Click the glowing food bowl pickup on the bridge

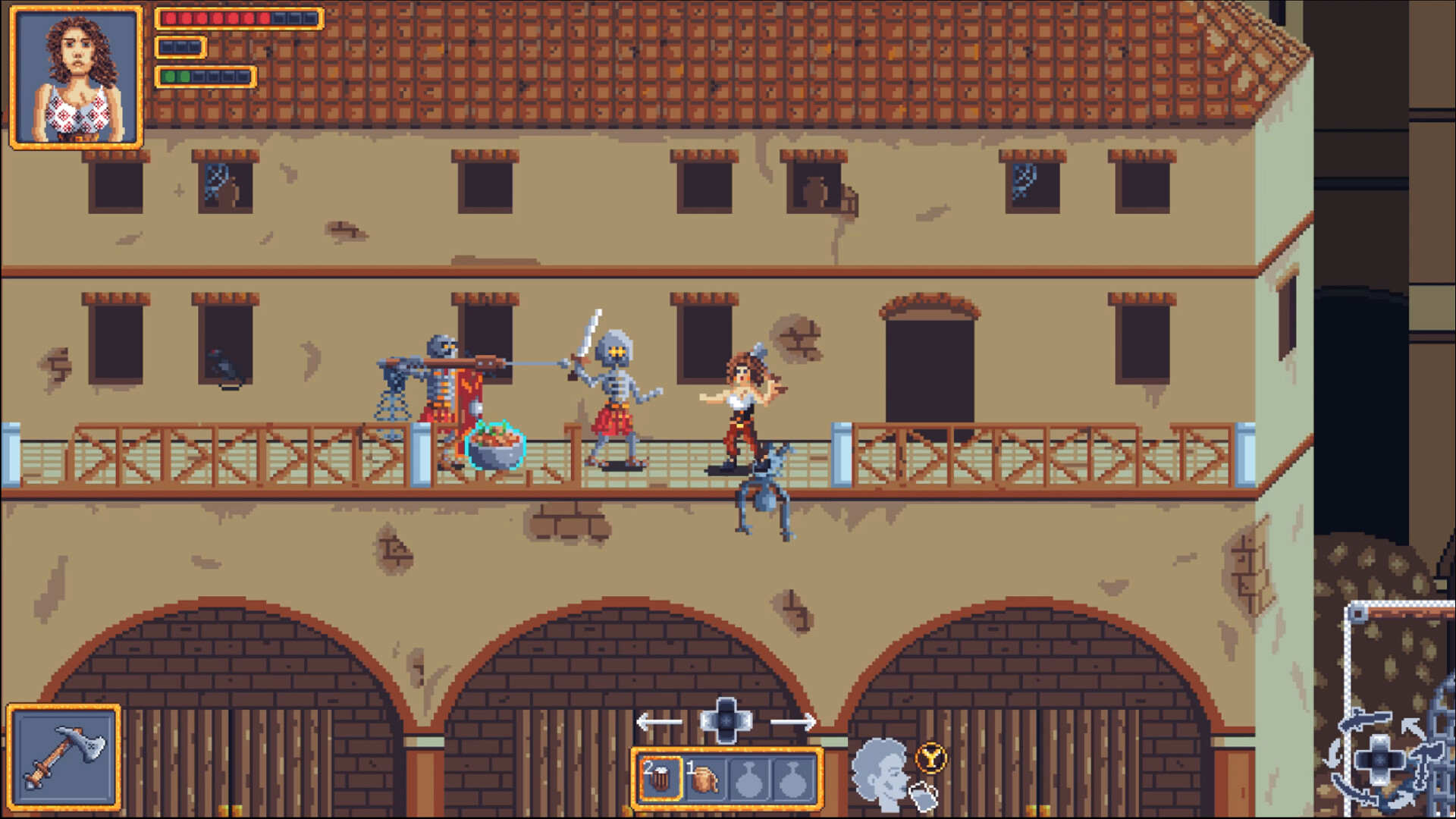[494, 447]
